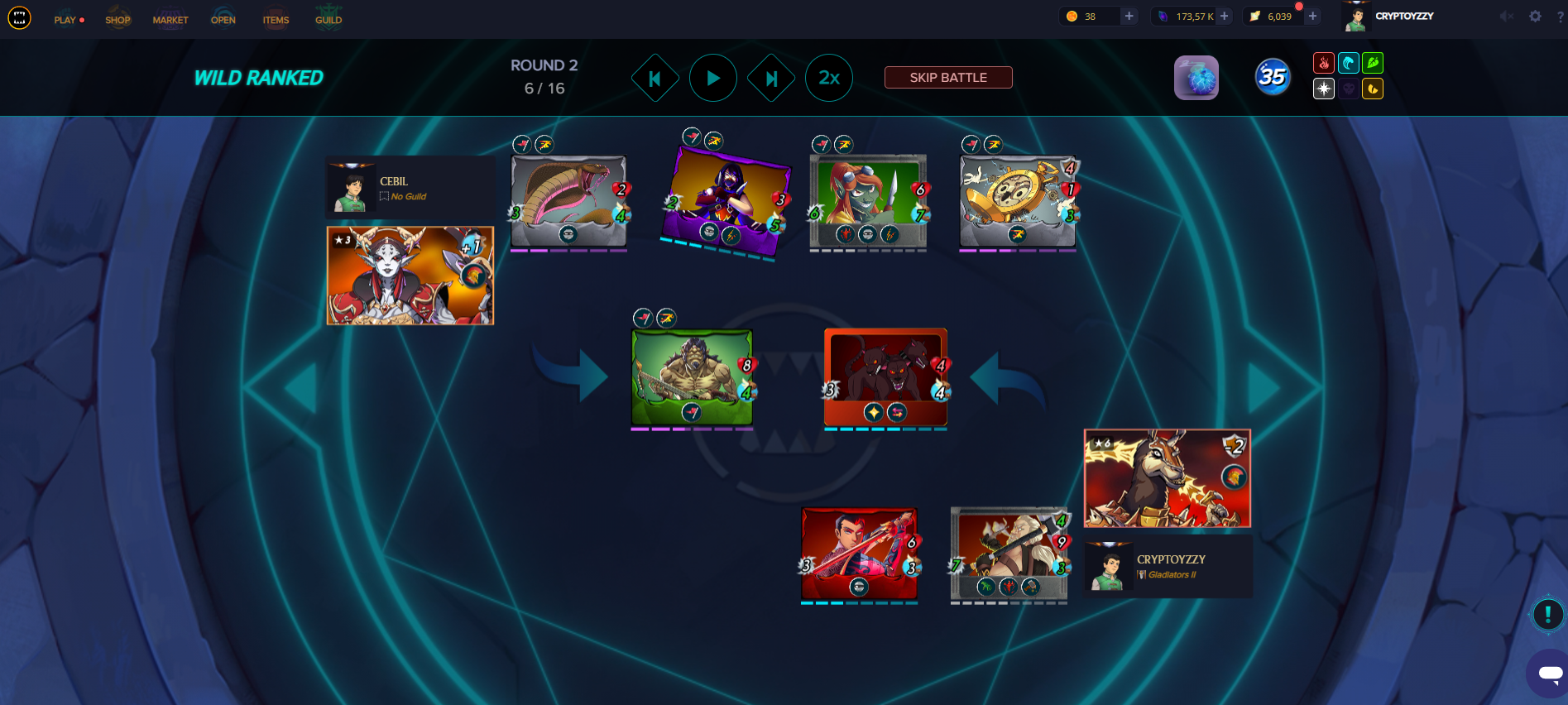Open the Shop menu
Viewport: 1568px width, 705px height.
pos(117,20)
